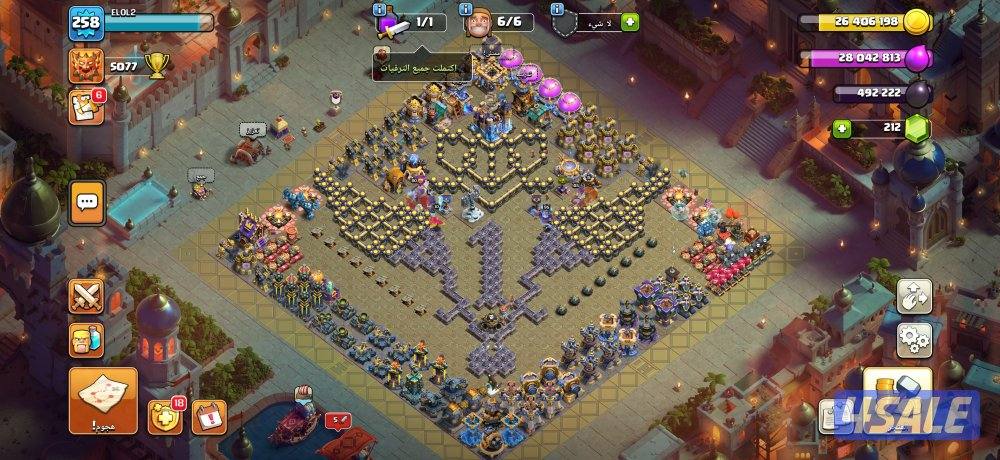Show laboratory info next to 1/1

click(x=379, y=9)
